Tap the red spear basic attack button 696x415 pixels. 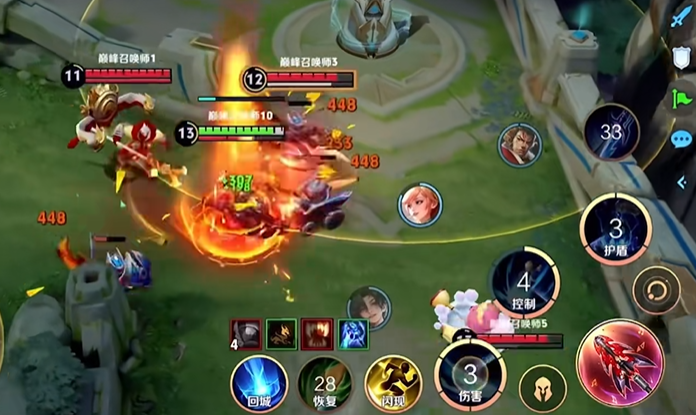pos(620,363)
